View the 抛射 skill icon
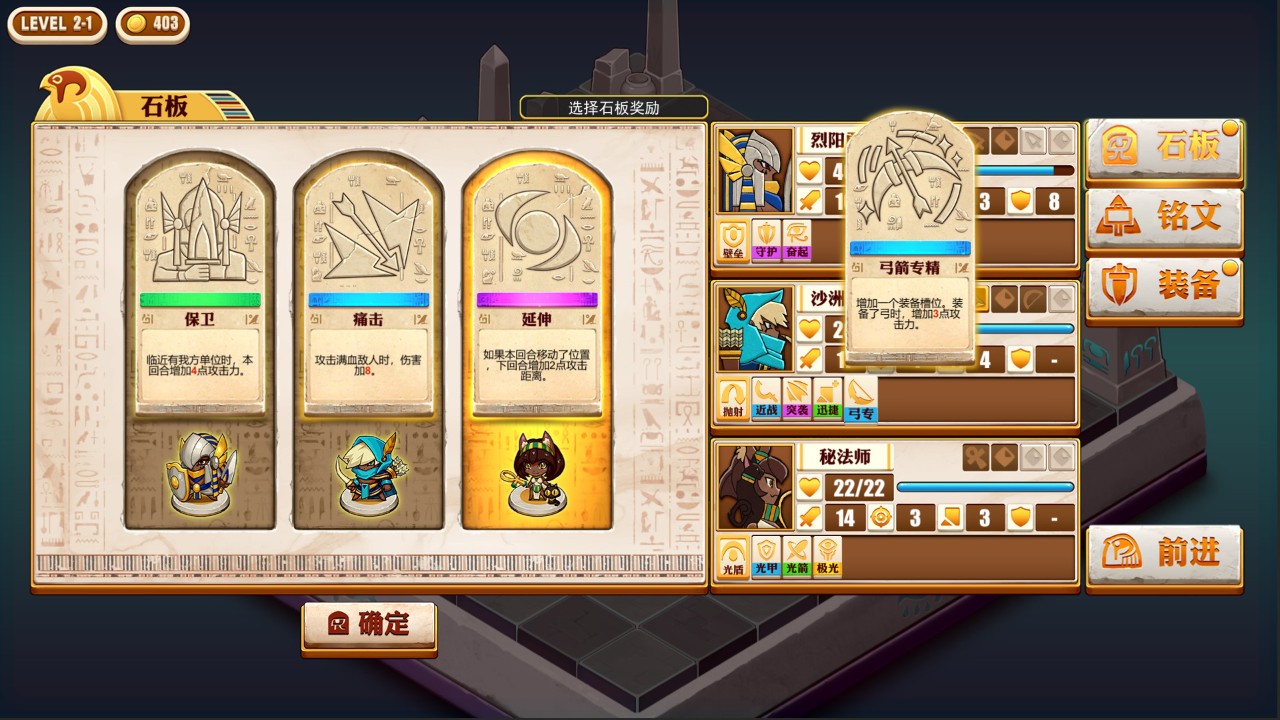Image resolution: width=1280 pixels, height=720 pixels. [735, 399]
